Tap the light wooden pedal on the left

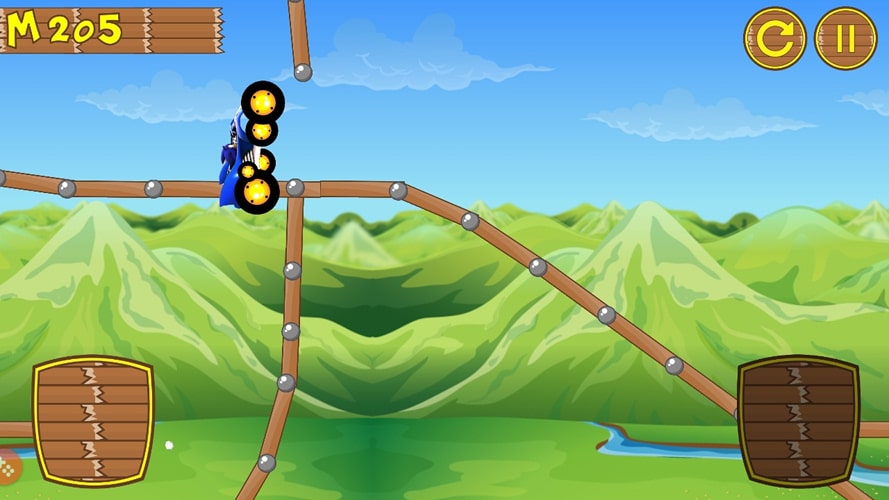(93, 420)
